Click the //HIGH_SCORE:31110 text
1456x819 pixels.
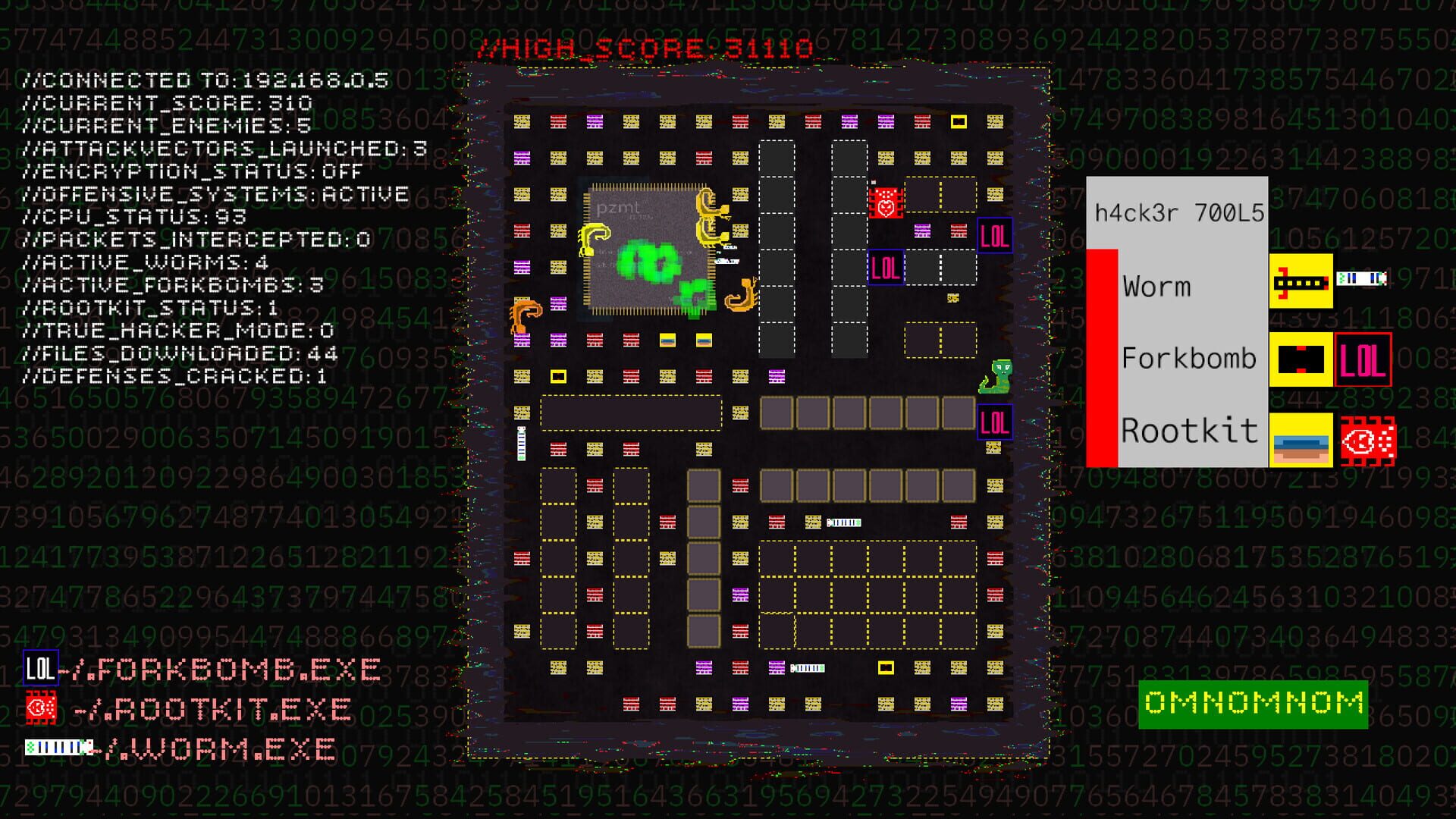648,47
